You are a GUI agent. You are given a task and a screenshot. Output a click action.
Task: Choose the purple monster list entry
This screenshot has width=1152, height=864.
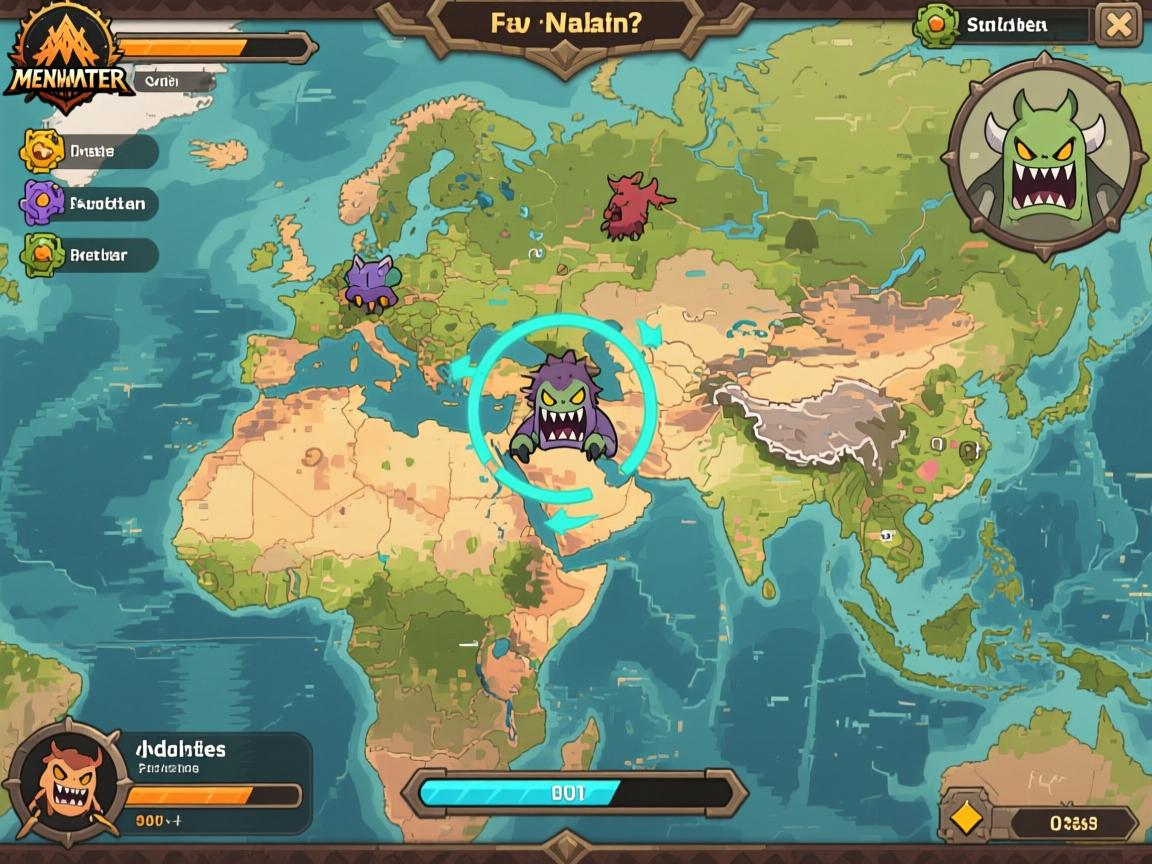tap(90, 203)
